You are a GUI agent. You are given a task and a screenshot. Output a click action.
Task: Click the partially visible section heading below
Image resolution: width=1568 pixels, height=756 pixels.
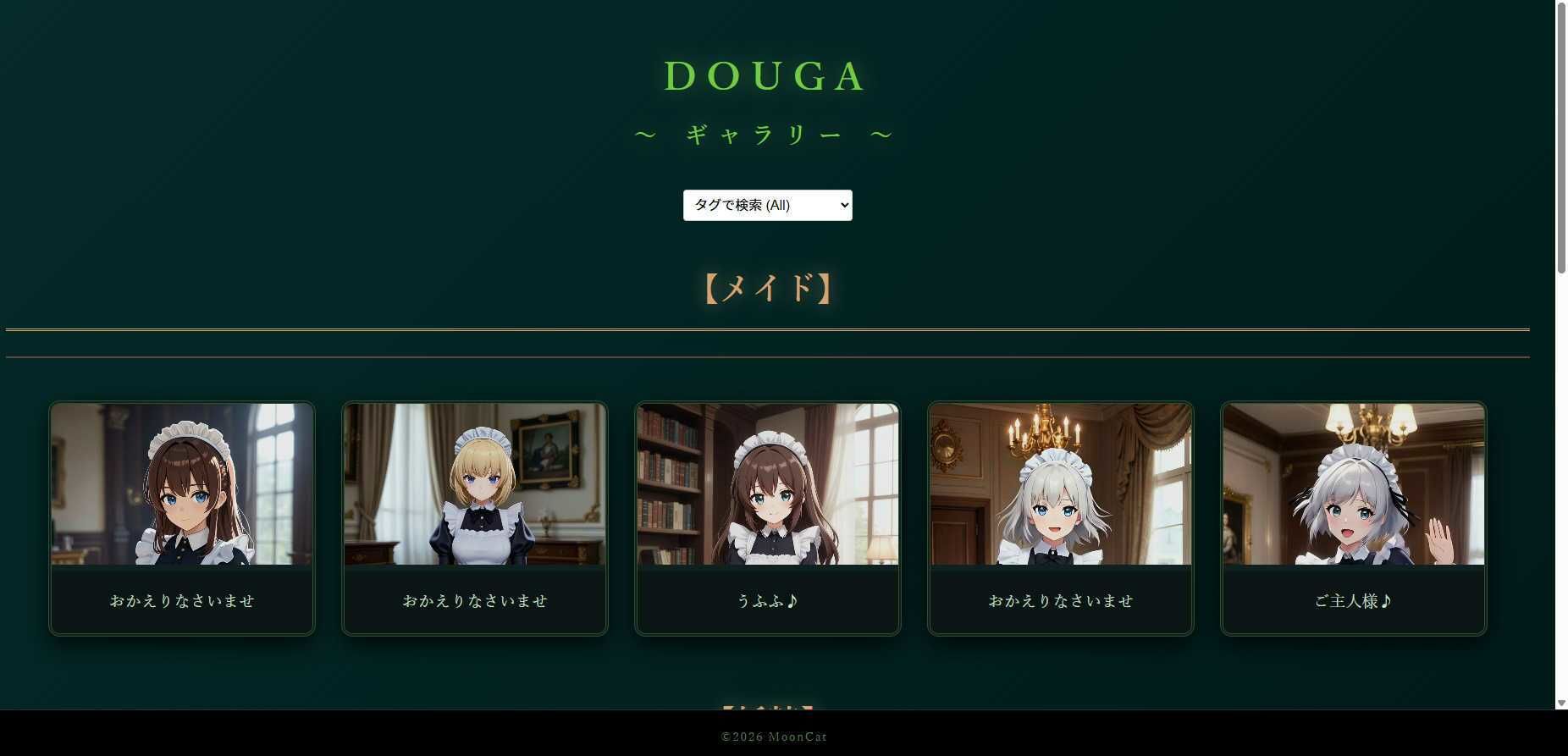click(x=766, y=709)
